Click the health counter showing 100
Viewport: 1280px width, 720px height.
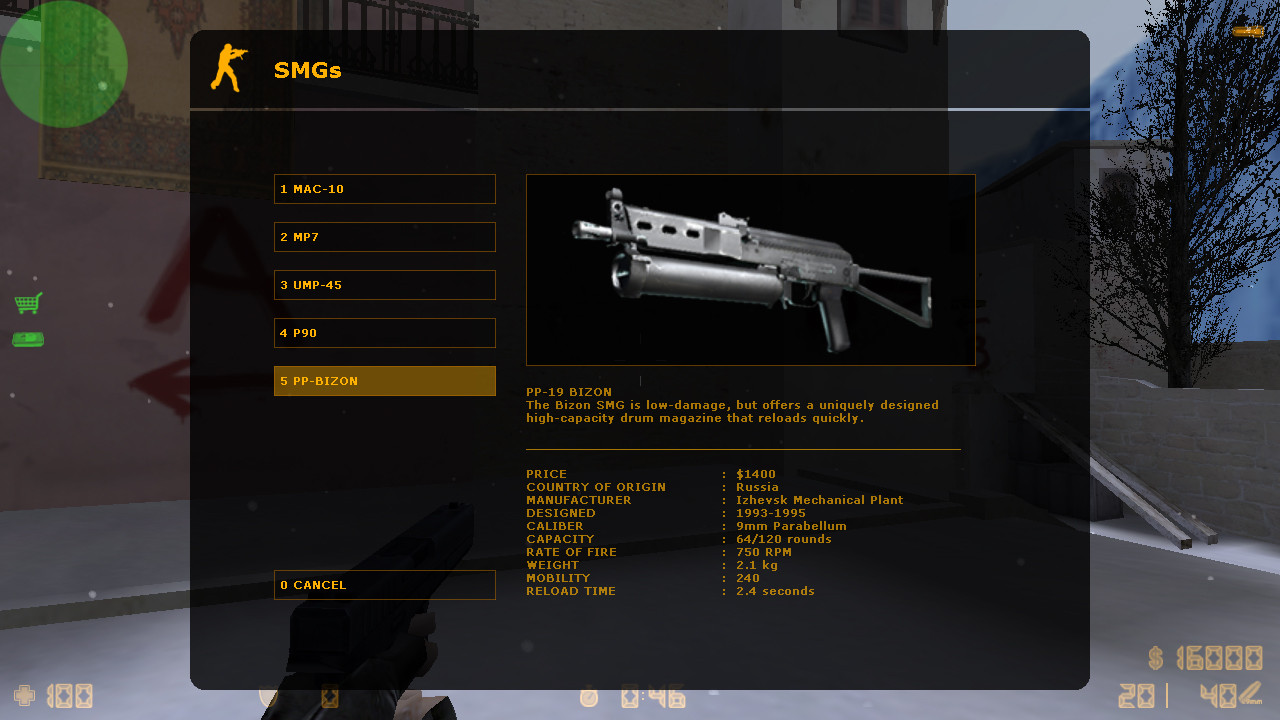70,696
